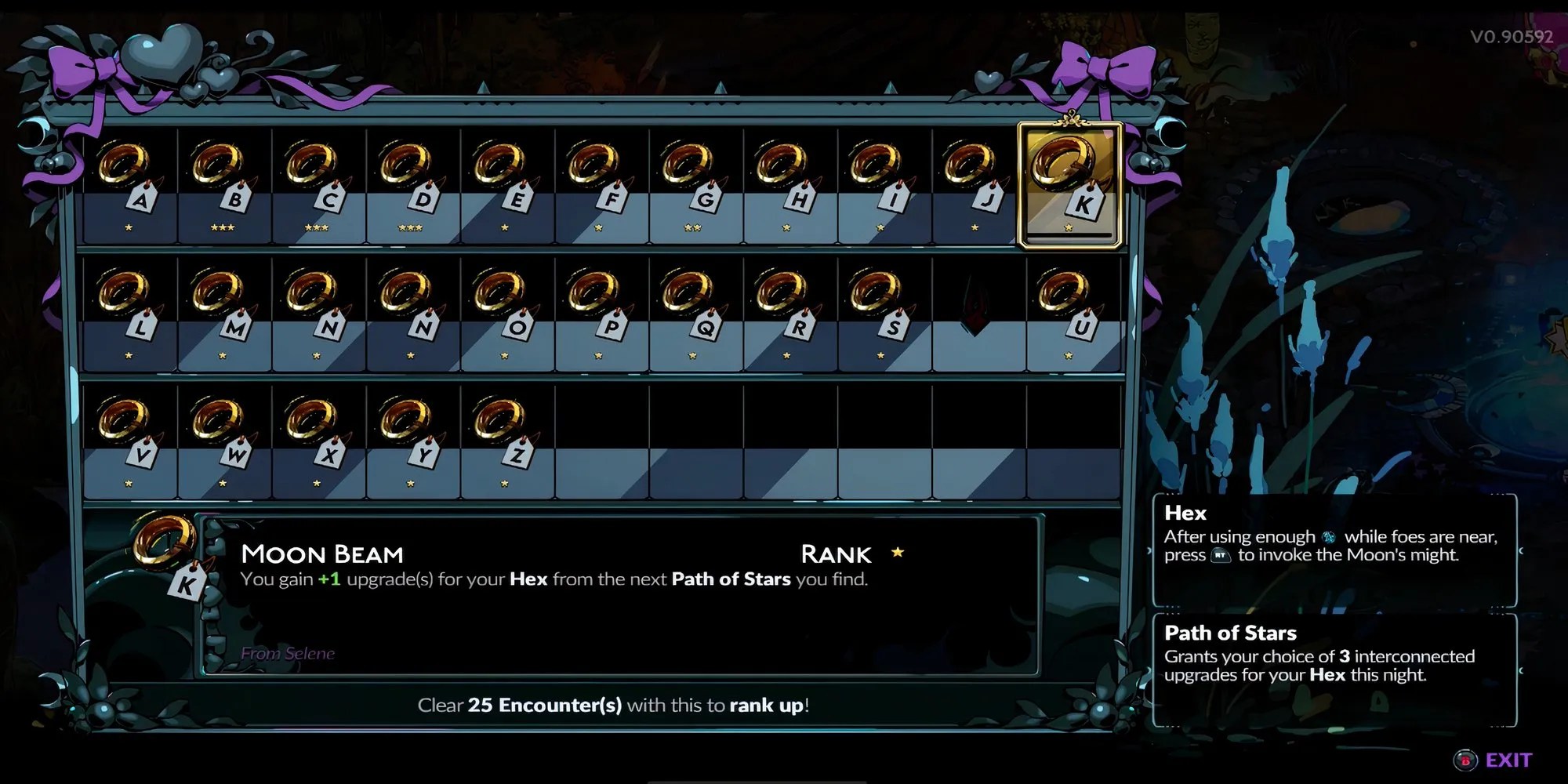
Task: Choose the ring tagged B
Action: [x=223, y=182]
